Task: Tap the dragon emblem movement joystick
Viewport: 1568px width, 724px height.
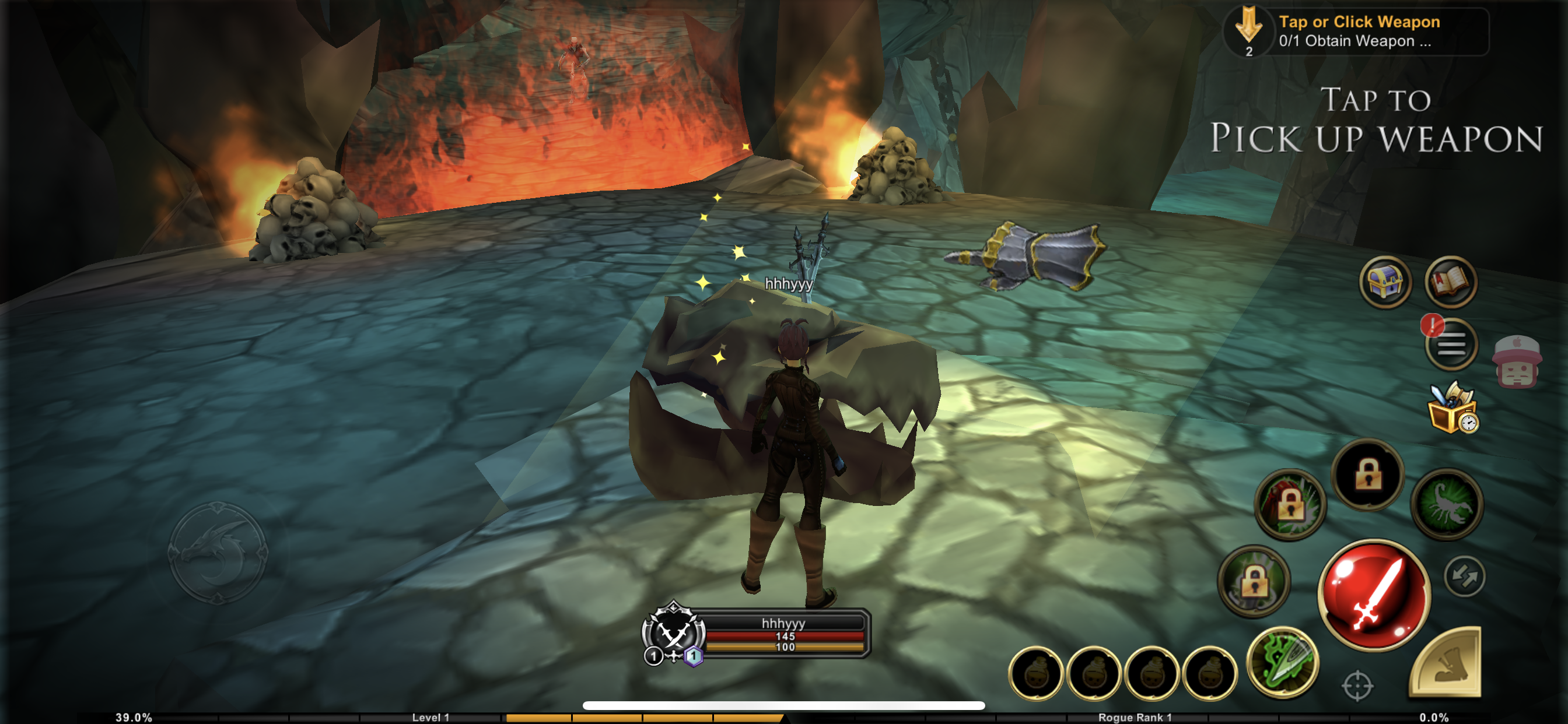Action: [x=218, y=553]
